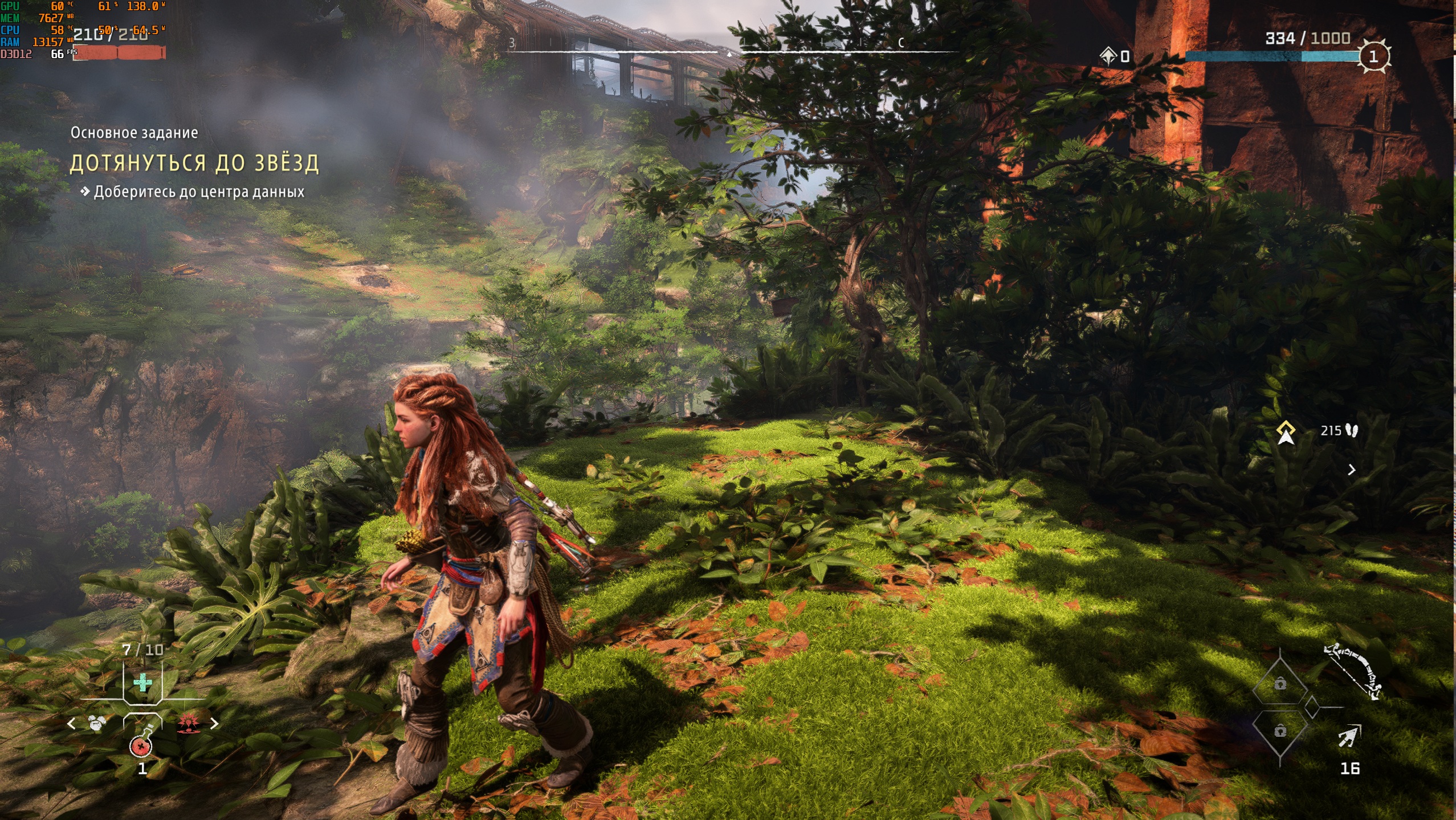
Task: Choose the white rocks tool icon
Action: coord(97,724)
